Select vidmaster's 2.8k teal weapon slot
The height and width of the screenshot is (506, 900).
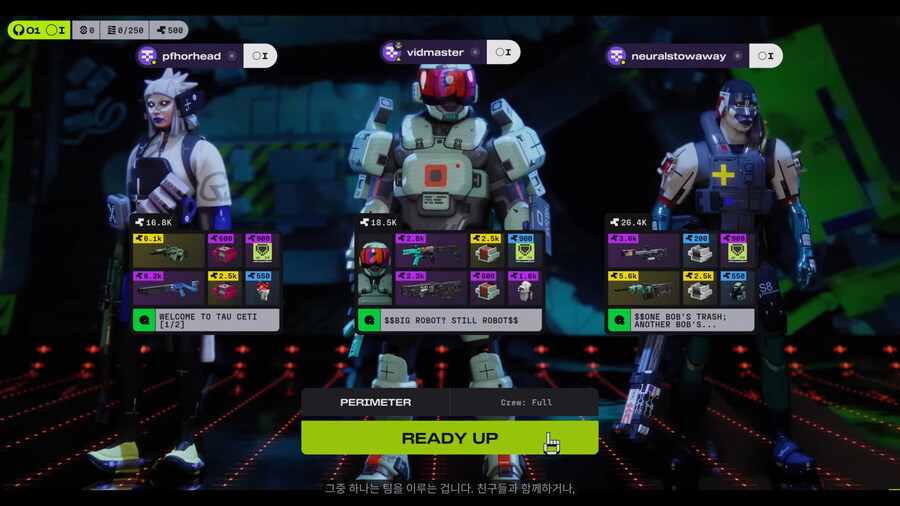[431, 251]
